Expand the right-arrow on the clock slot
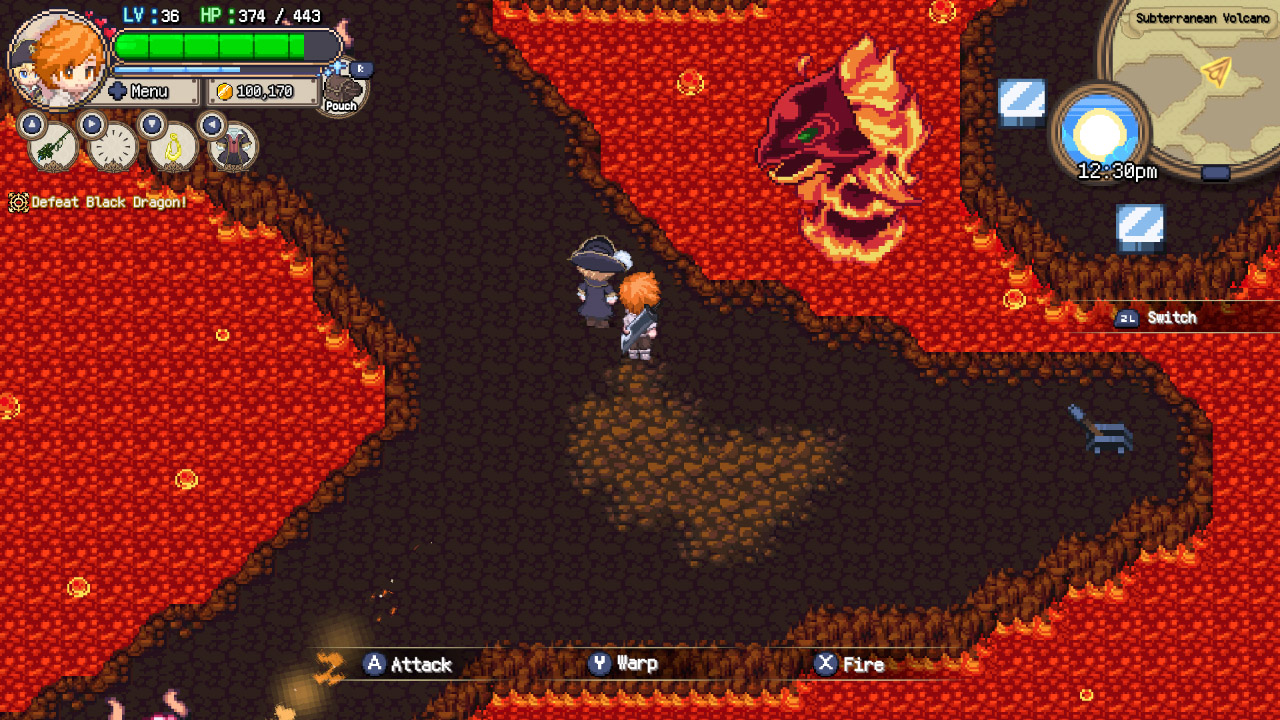This screenshot has height=720, width=1280. click(92, 124)
